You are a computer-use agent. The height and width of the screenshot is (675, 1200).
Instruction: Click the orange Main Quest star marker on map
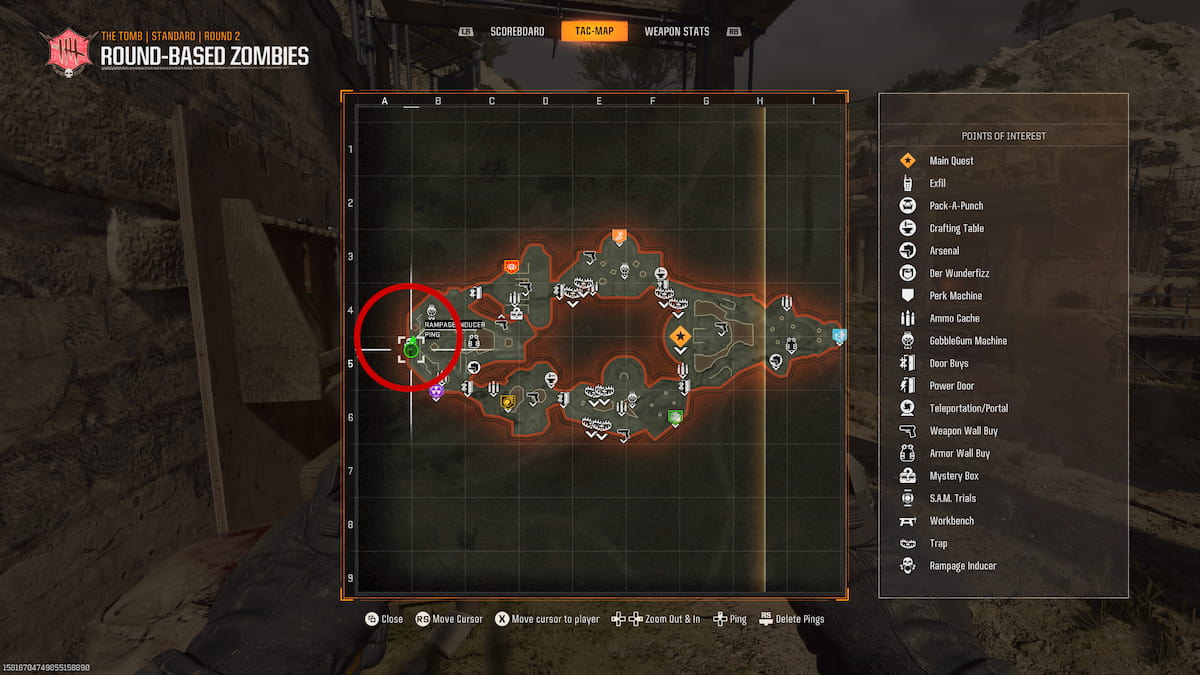[680, 336]
